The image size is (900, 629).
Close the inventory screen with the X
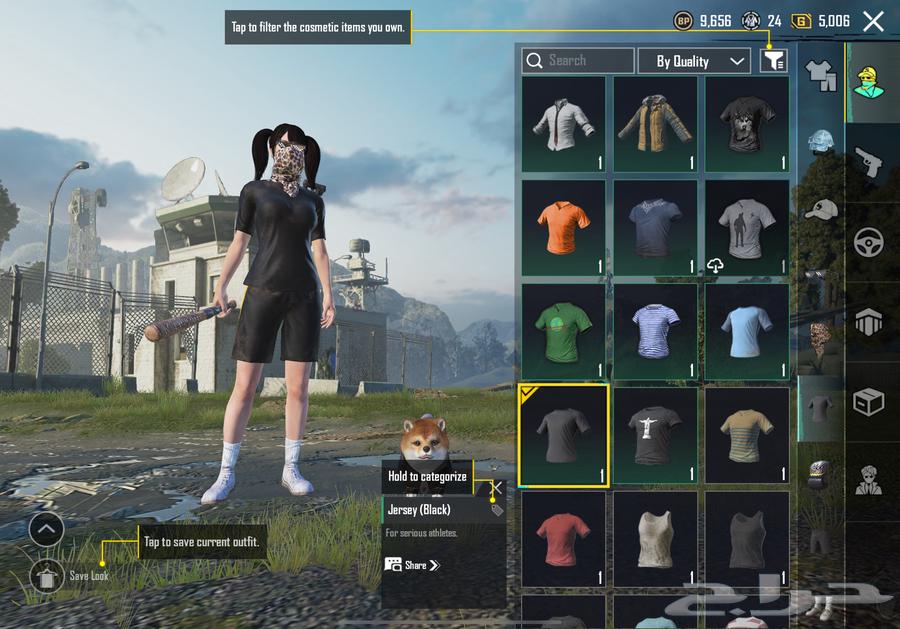click(873, 21)
